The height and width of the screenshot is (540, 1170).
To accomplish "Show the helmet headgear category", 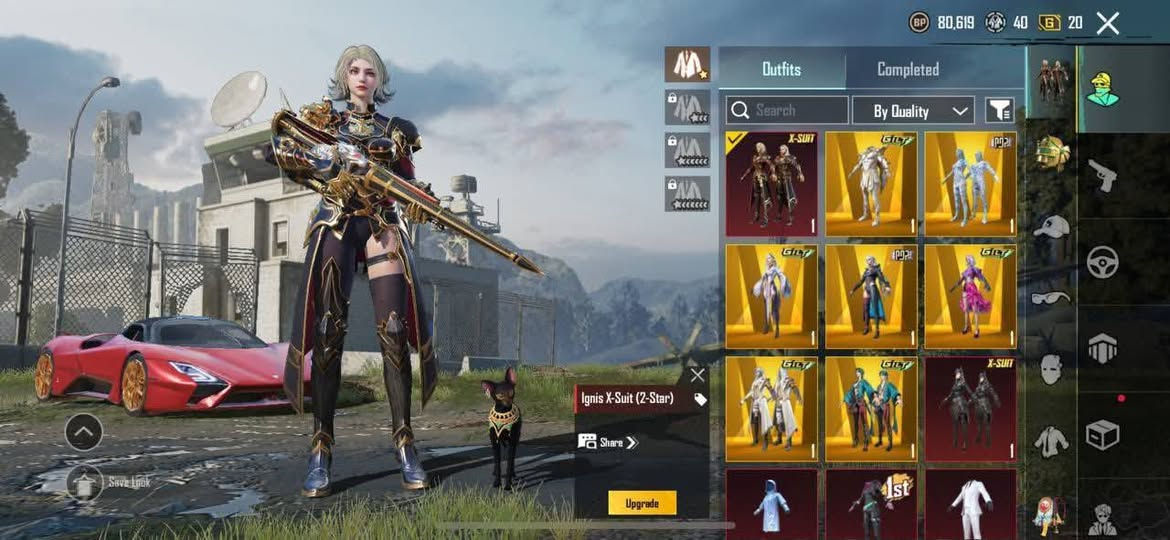I will tap(1051, 153).
